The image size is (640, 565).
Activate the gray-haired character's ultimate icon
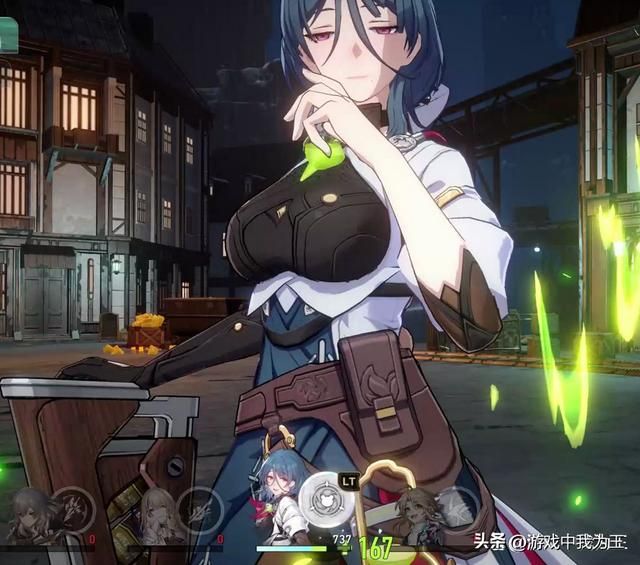point(71,505)
